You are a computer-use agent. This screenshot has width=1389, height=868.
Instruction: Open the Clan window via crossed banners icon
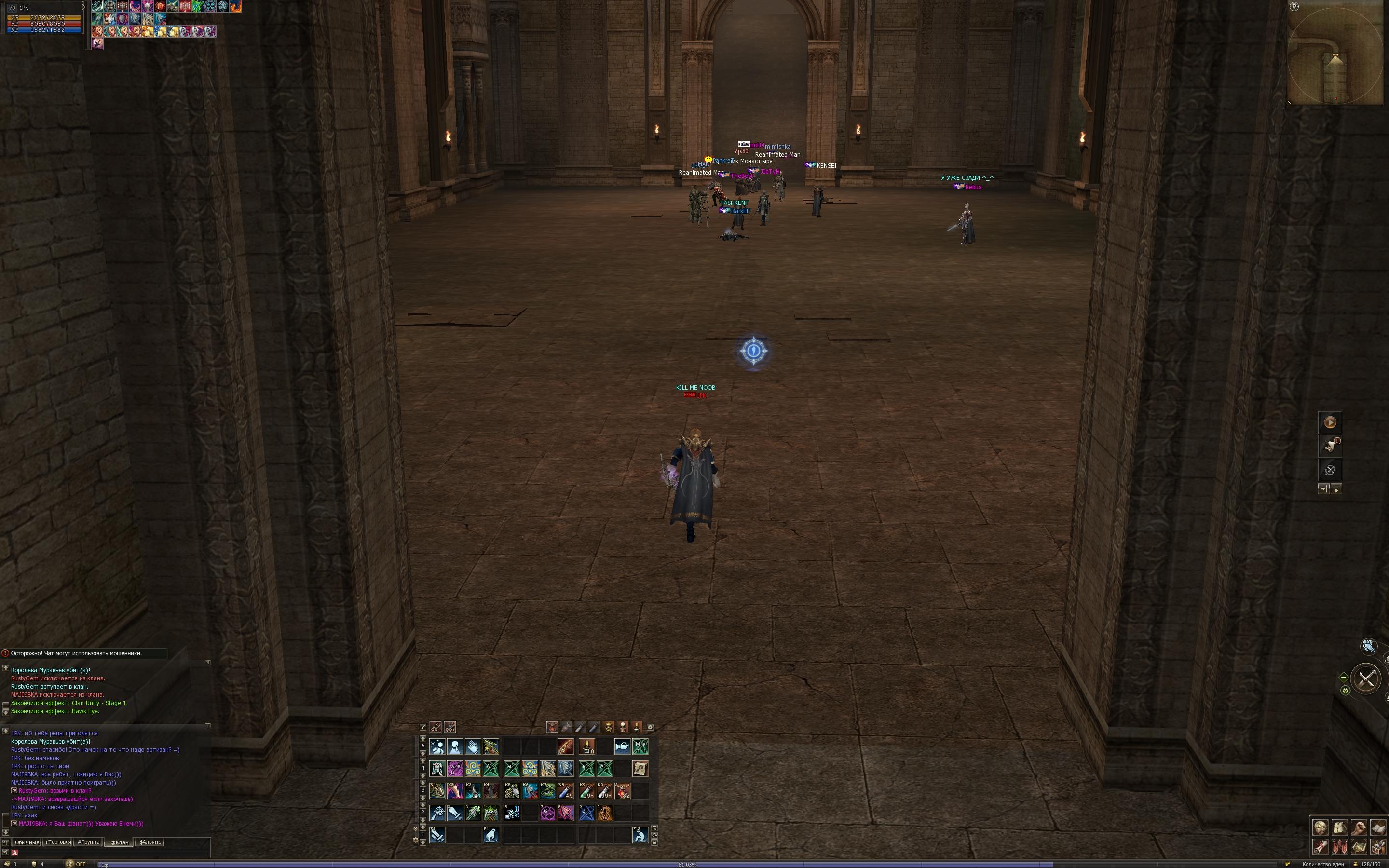(1340, 848)
